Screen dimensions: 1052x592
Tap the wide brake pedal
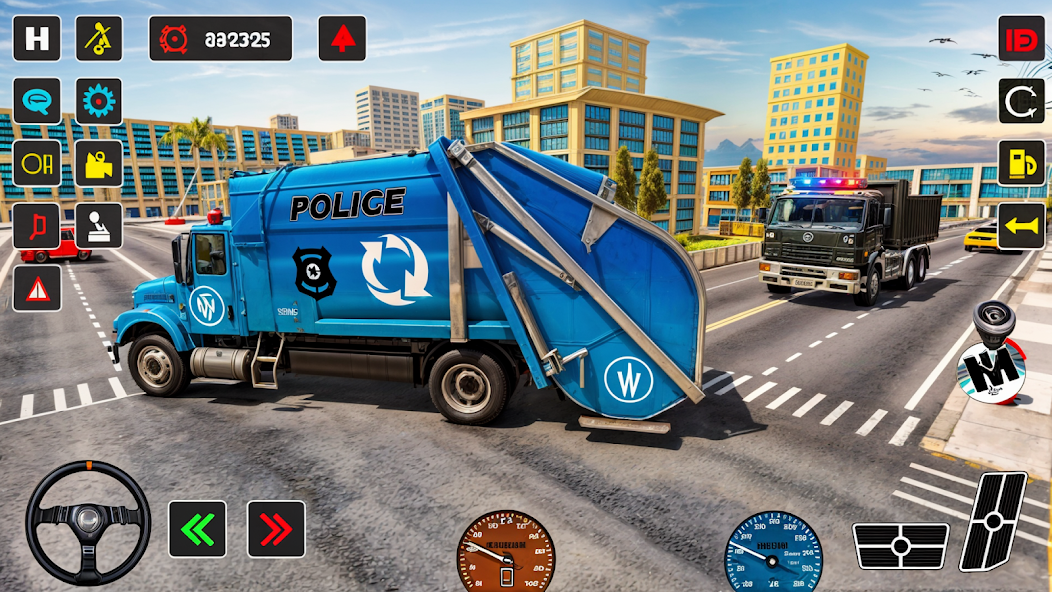pos(900,546)
